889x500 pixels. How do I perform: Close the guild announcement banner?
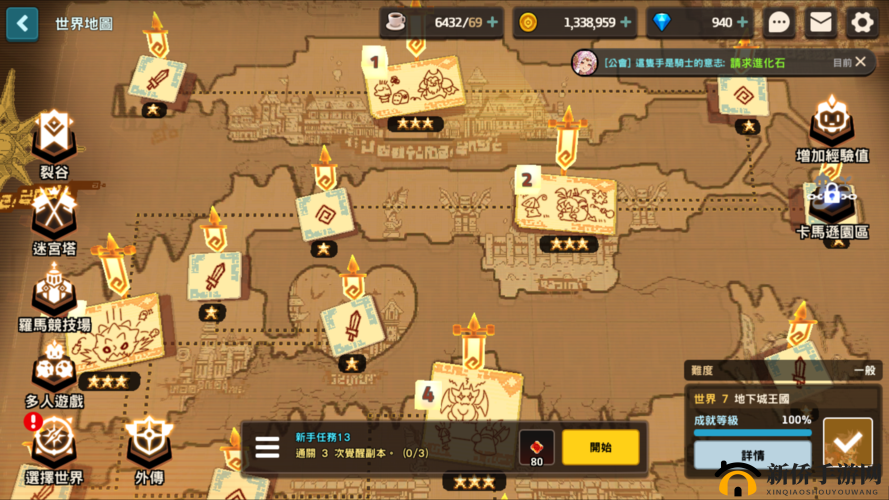pyautogui.click(x=861, y=62)
